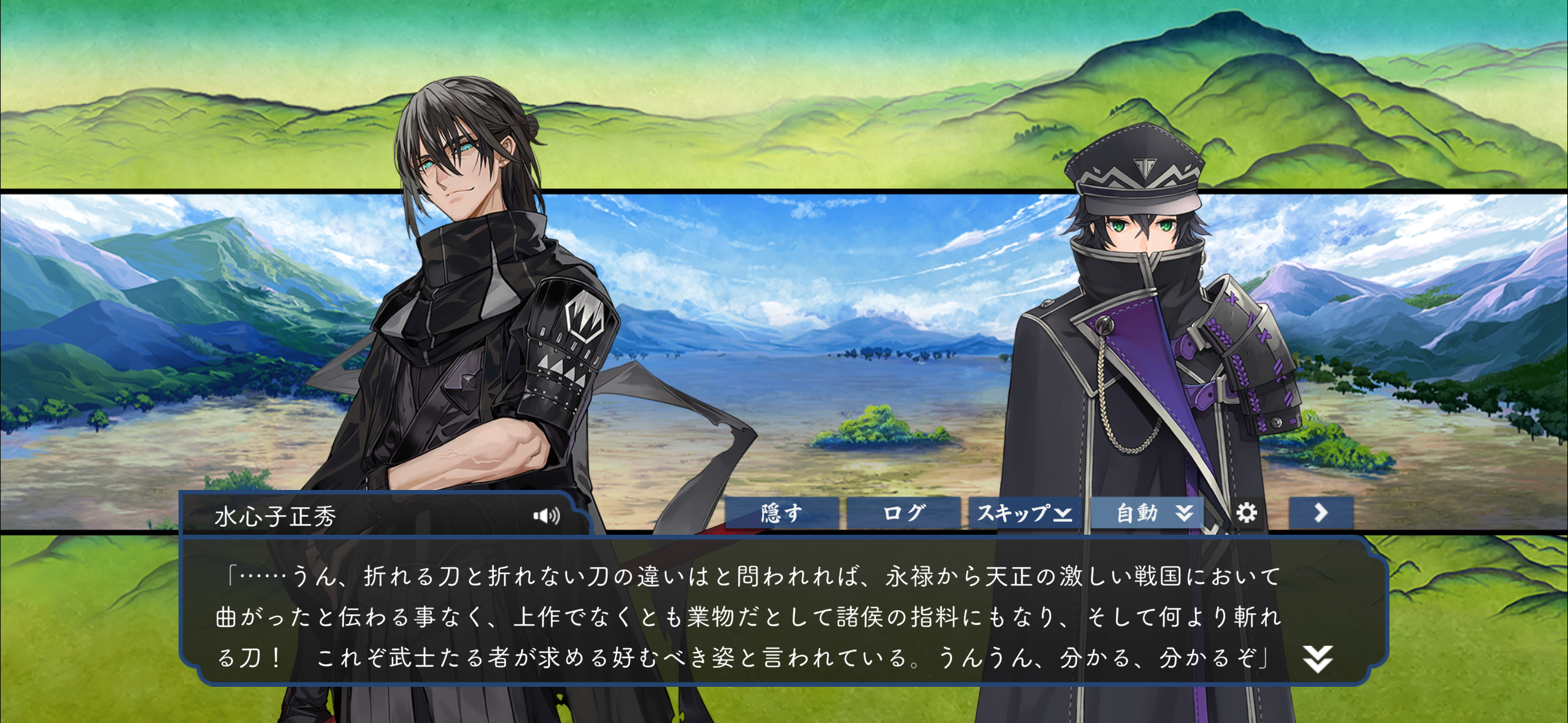Replay the voice line via speaker icon
The width and height of the screenshot is (1568, 723).
[x=548, y=515]
